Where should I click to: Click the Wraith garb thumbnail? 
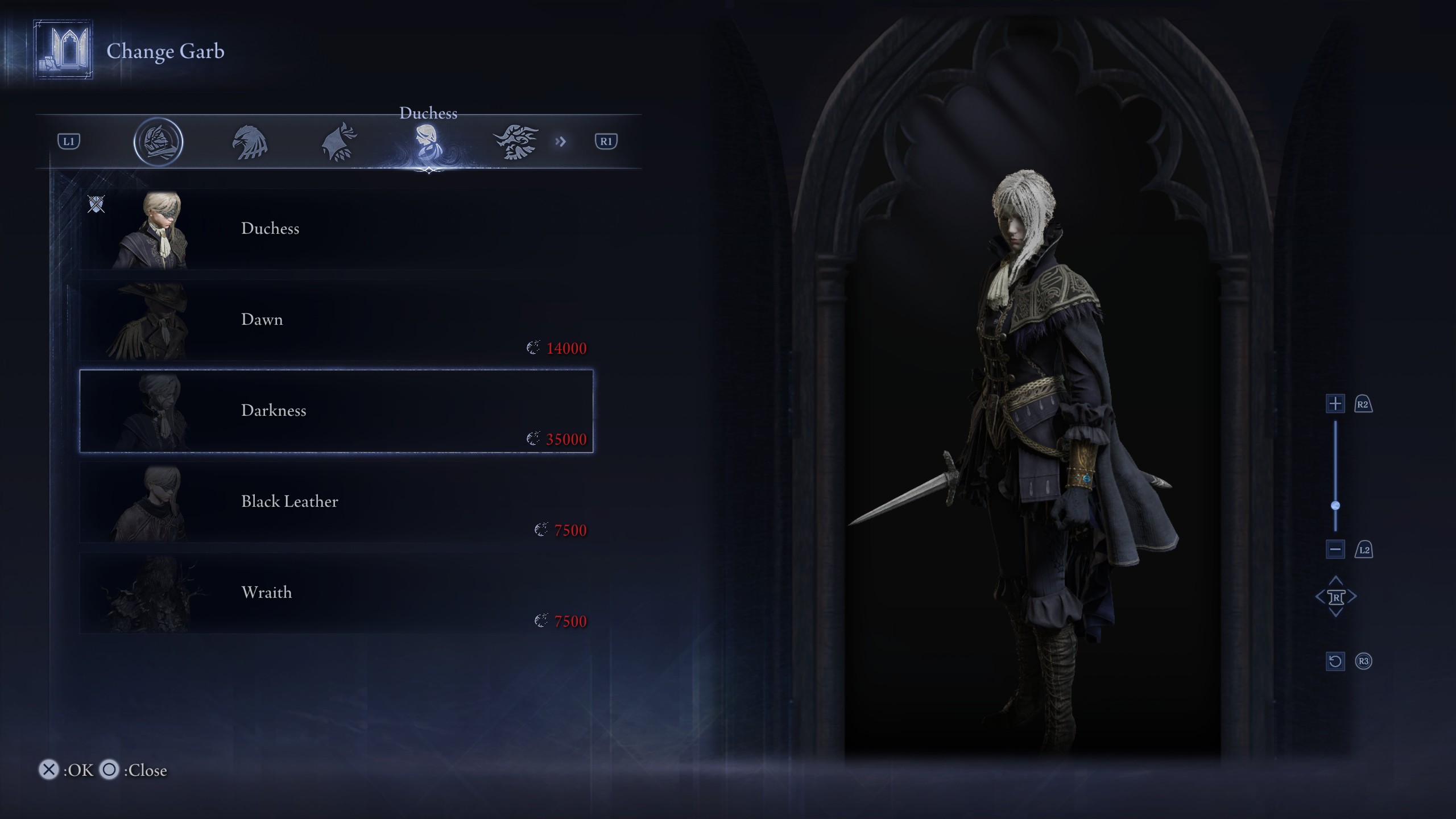click(151, 594)
